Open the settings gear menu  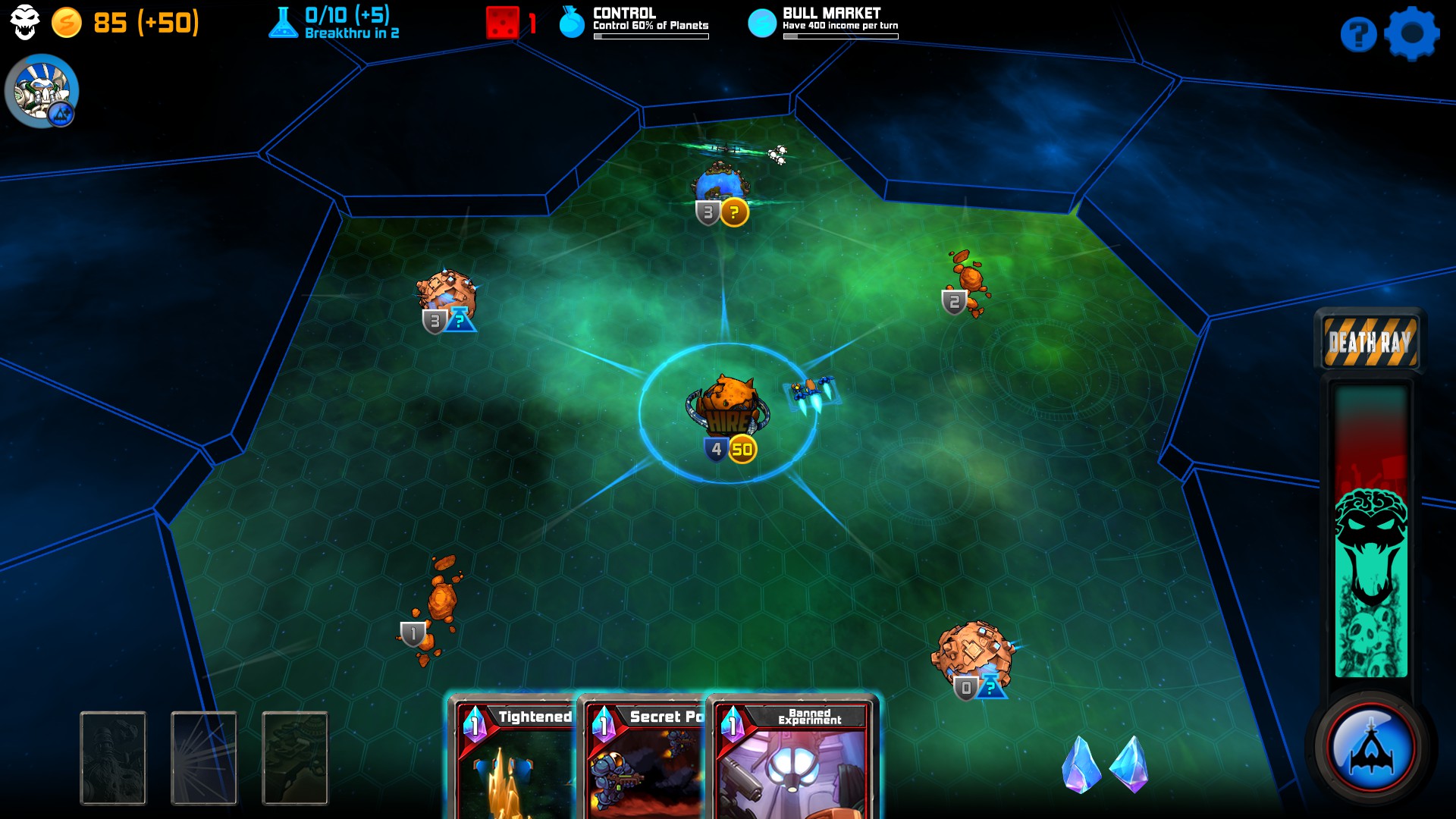1410,33
